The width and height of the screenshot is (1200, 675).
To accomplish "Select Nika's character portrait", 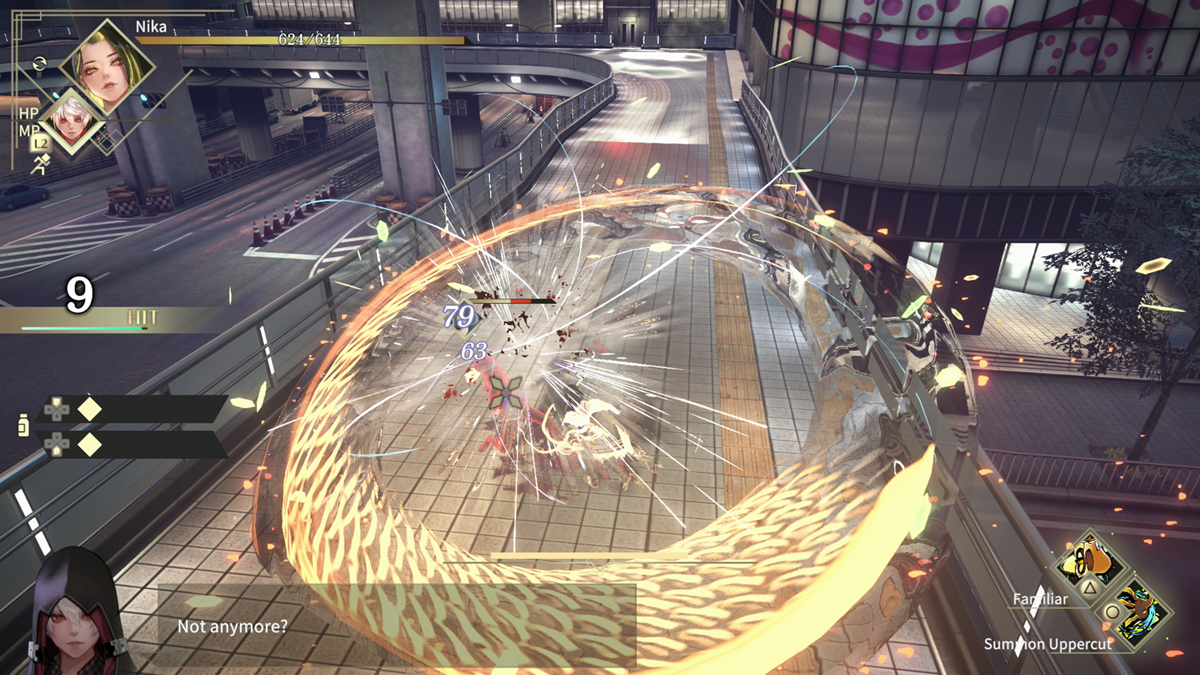I will click(x=107, y=66).
